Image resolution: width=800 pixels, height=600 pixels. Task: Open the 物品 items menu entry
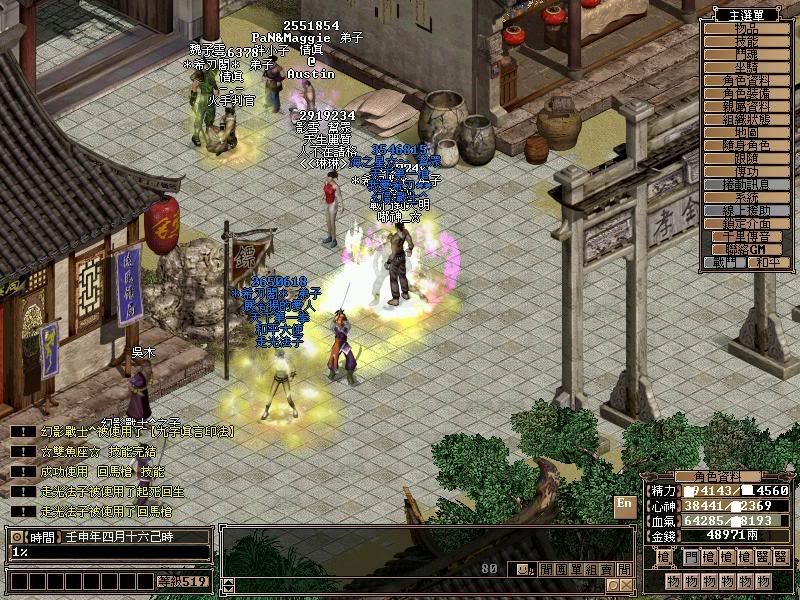tap(746, 29)
